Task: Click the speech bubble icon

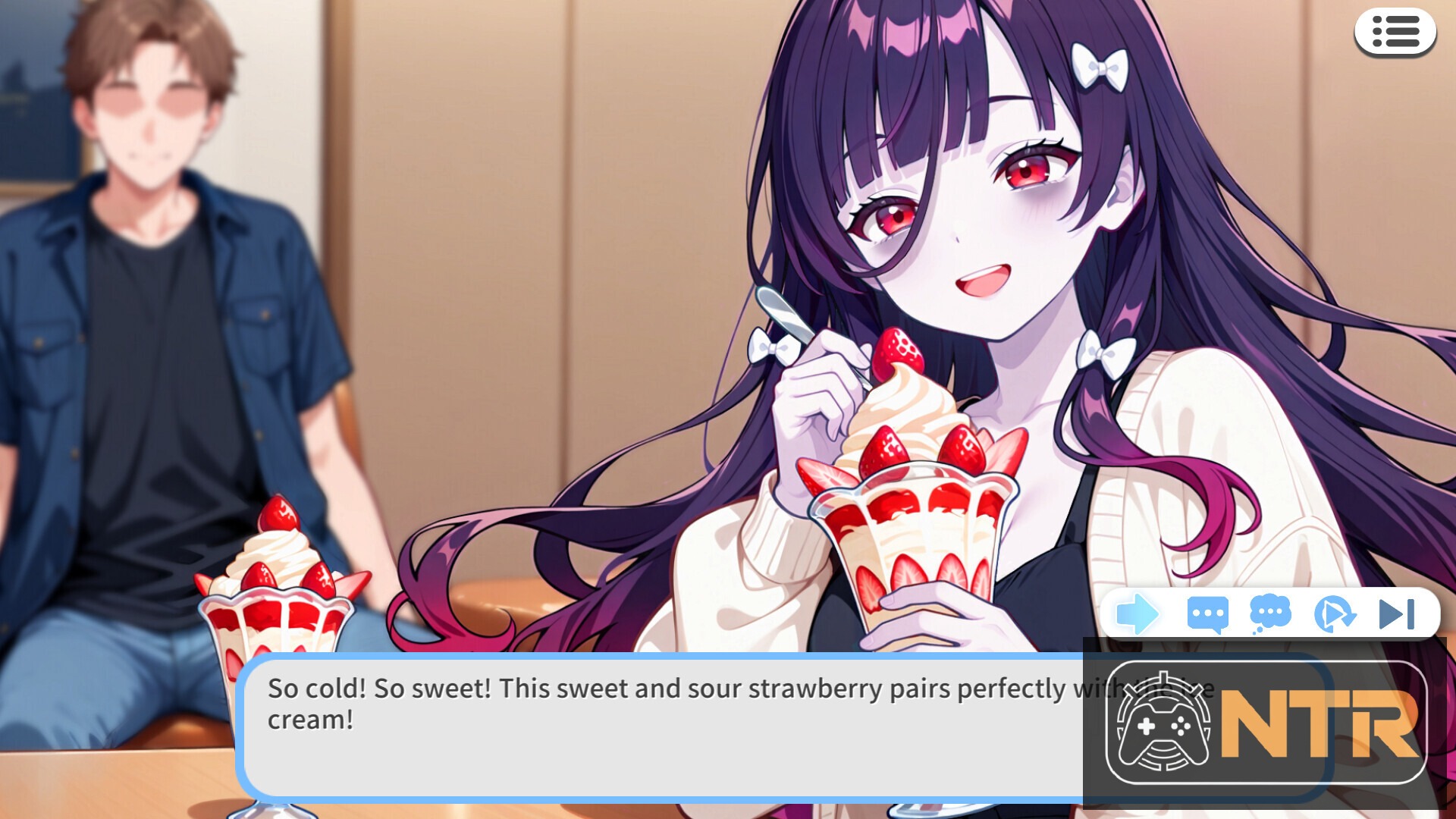Action: (1207, 614)
